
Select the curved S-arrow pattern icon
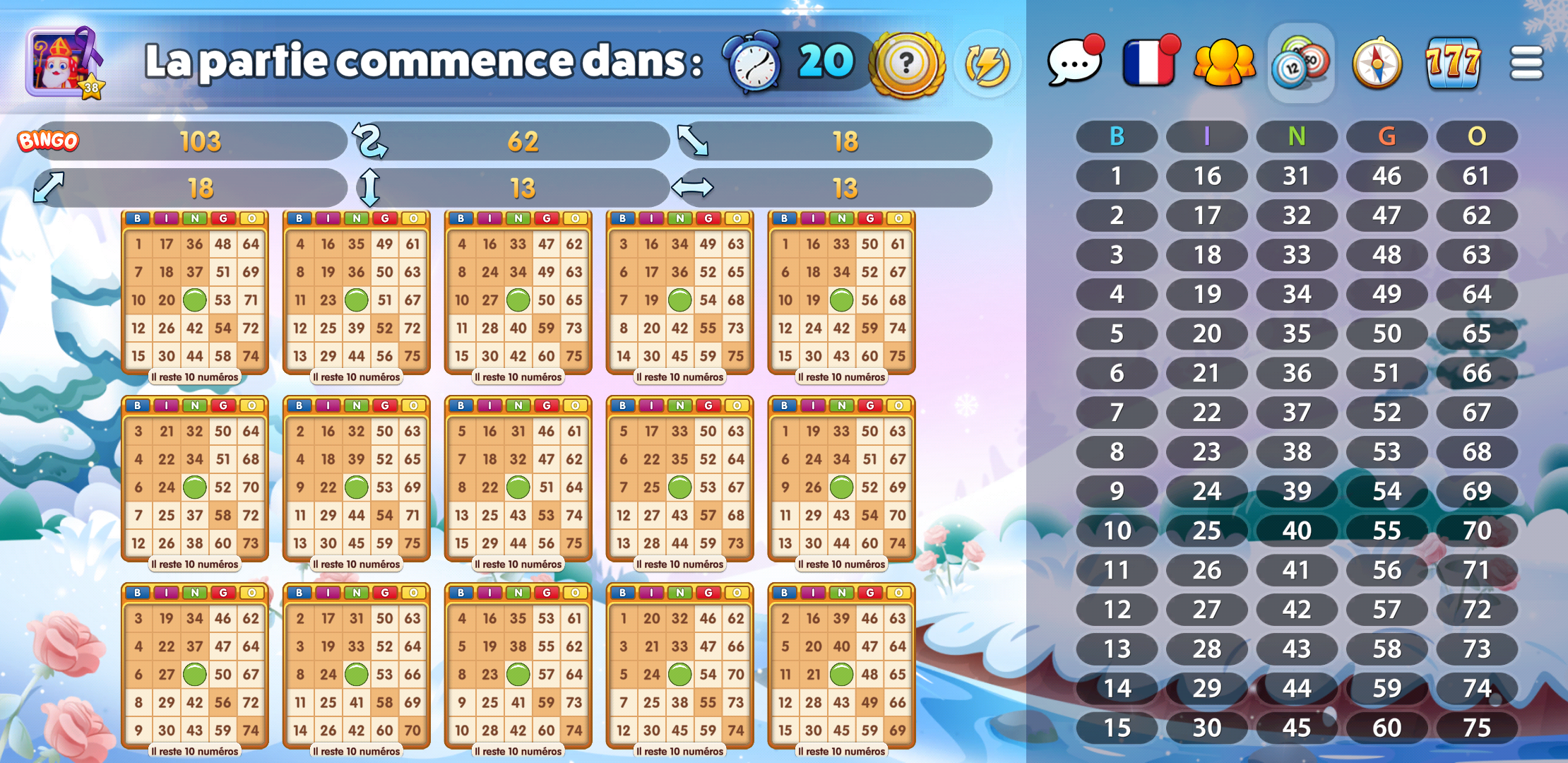pyautogui.click(x=370, y=140)
